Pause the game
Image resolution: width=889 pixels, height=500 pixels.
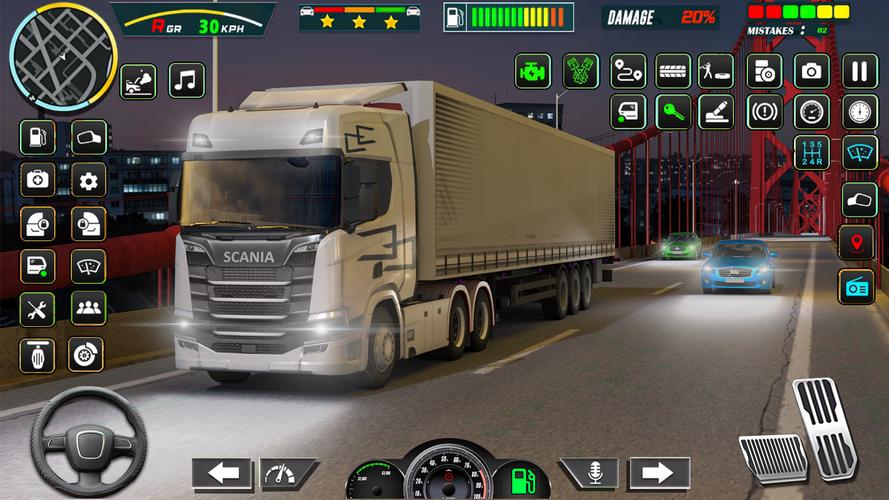[x=859, y=71]
